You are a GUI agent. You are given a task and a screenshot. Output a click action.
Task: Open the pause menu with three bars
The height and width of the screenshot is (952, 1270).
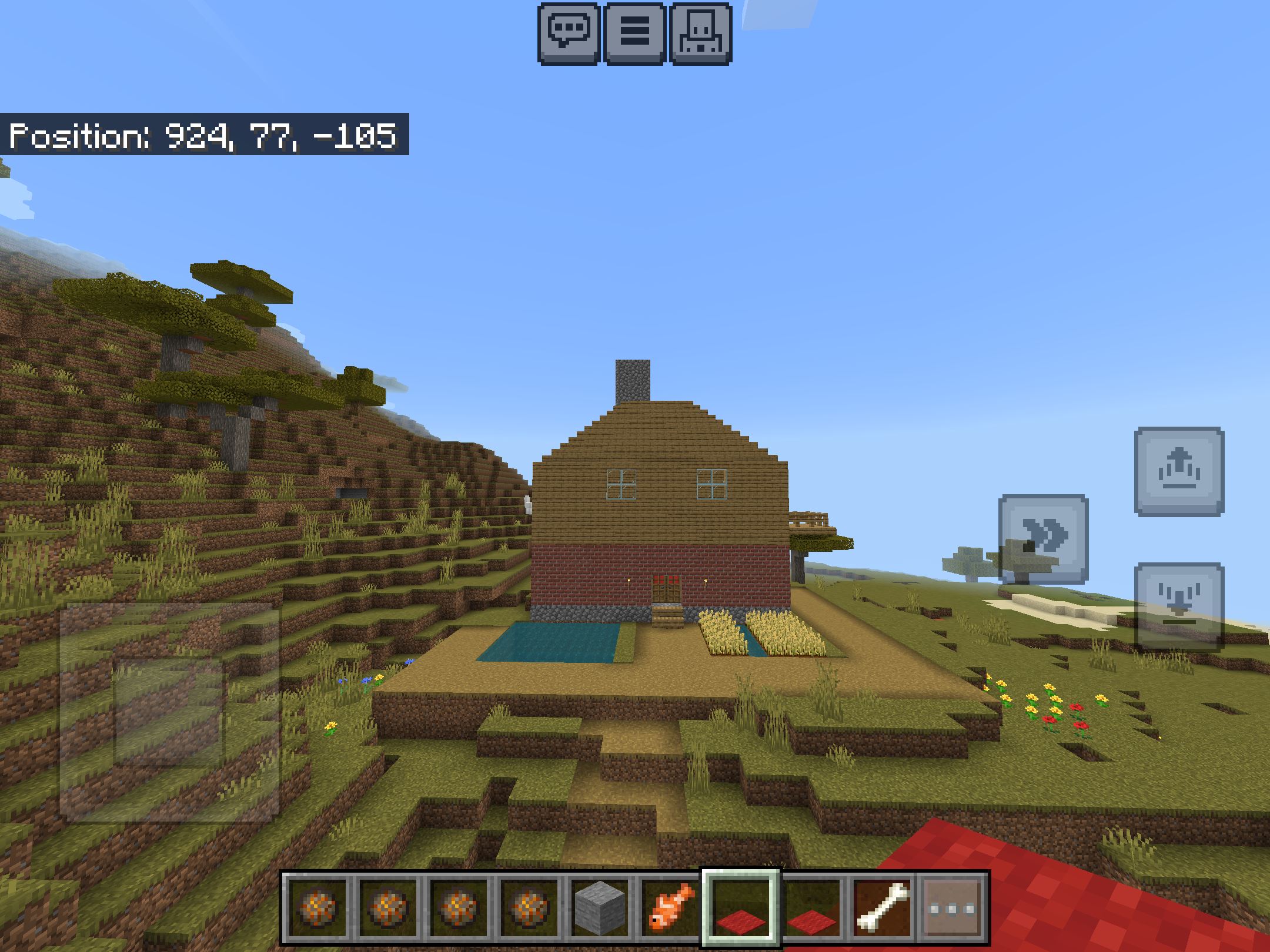pos(635,33)
